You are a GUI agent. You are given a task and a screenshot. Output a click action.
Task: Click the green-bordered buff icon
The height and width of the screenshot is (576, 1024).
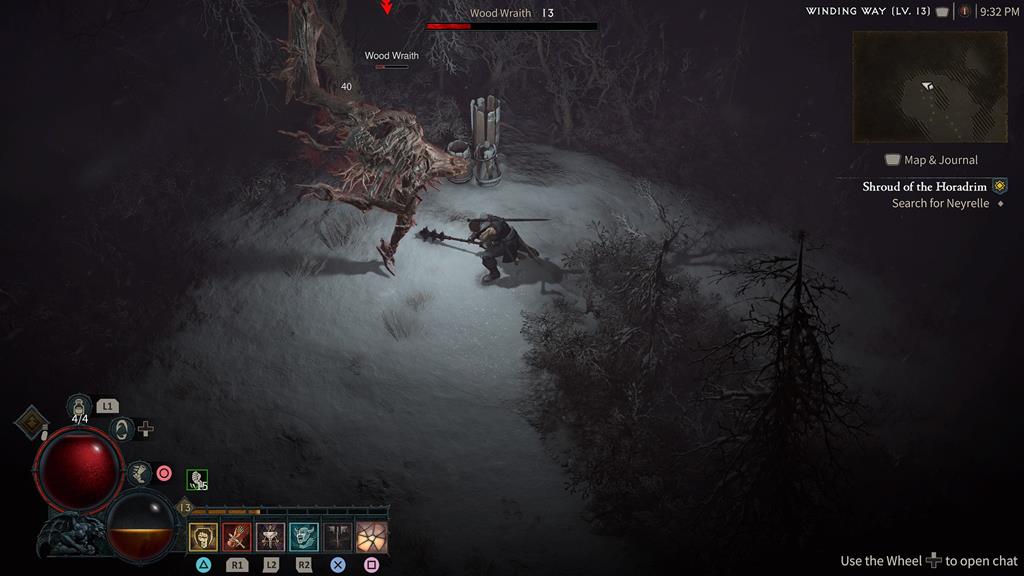(197, 480)
